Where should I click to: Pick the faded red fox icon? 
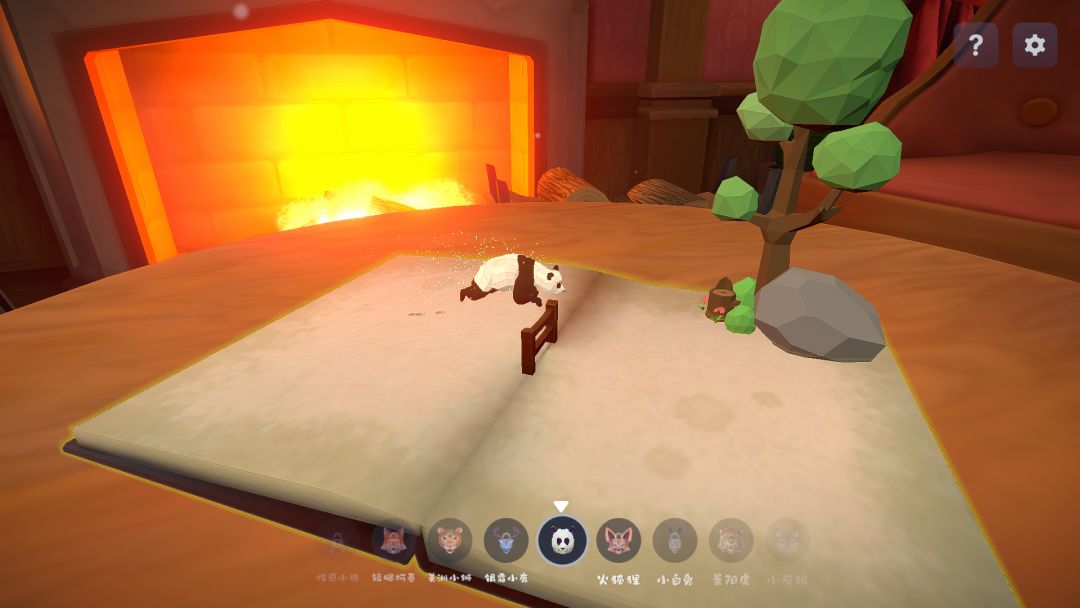coord(393,541)
